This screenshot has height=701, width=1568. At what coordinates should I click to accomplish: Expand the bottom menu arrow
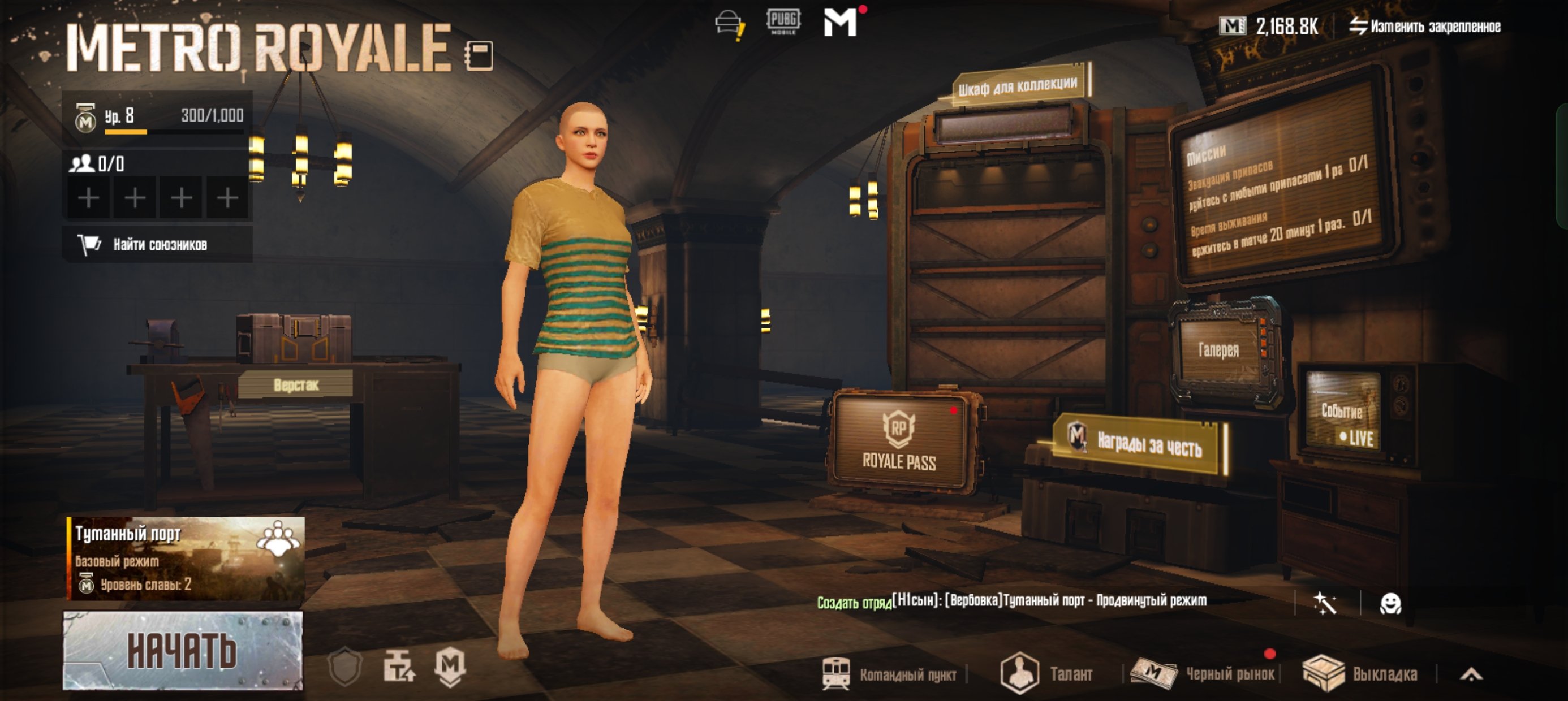point(1471,674)
